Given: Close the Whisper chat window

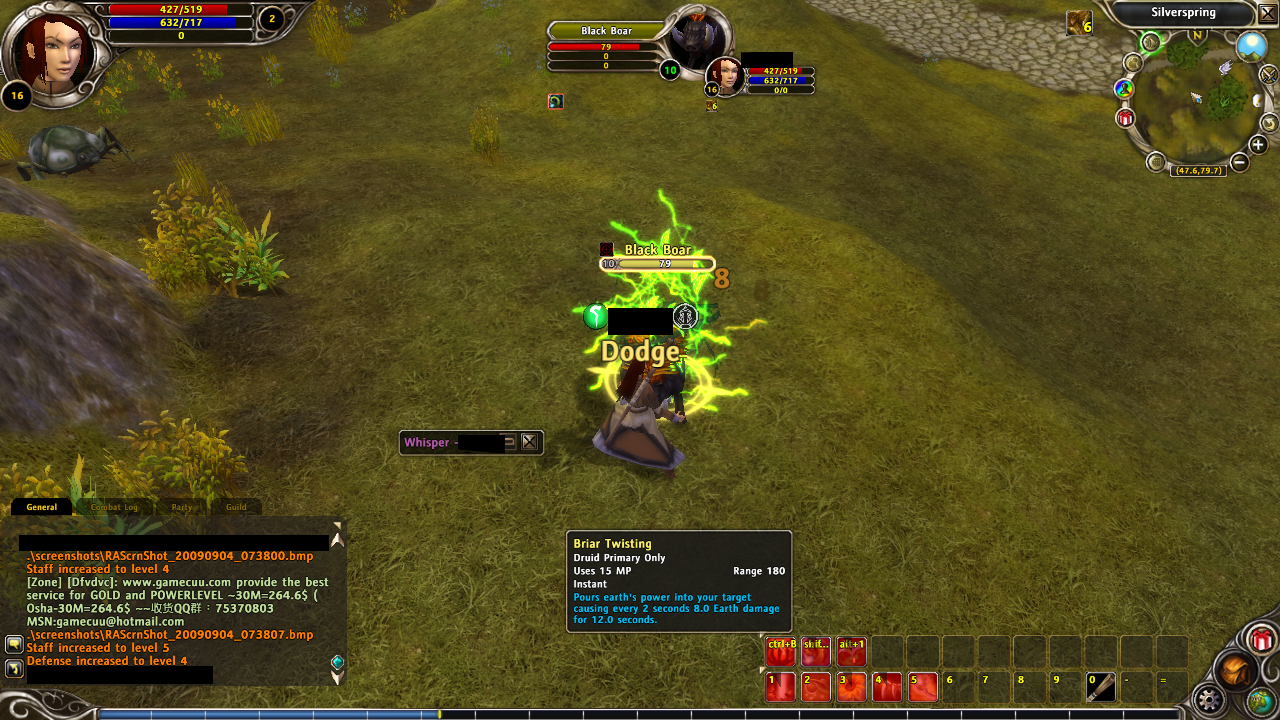Looking at the screenshot, I should click(x=529, y=442).
